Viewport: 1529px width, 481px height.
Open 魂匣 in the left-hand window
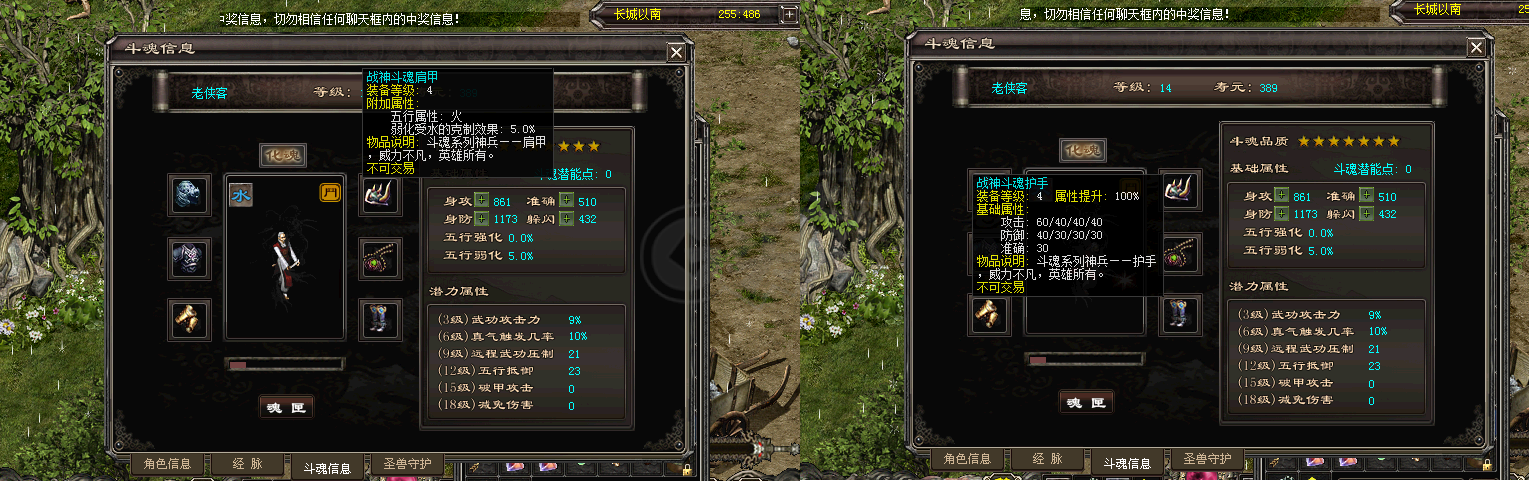click(286, 406)
